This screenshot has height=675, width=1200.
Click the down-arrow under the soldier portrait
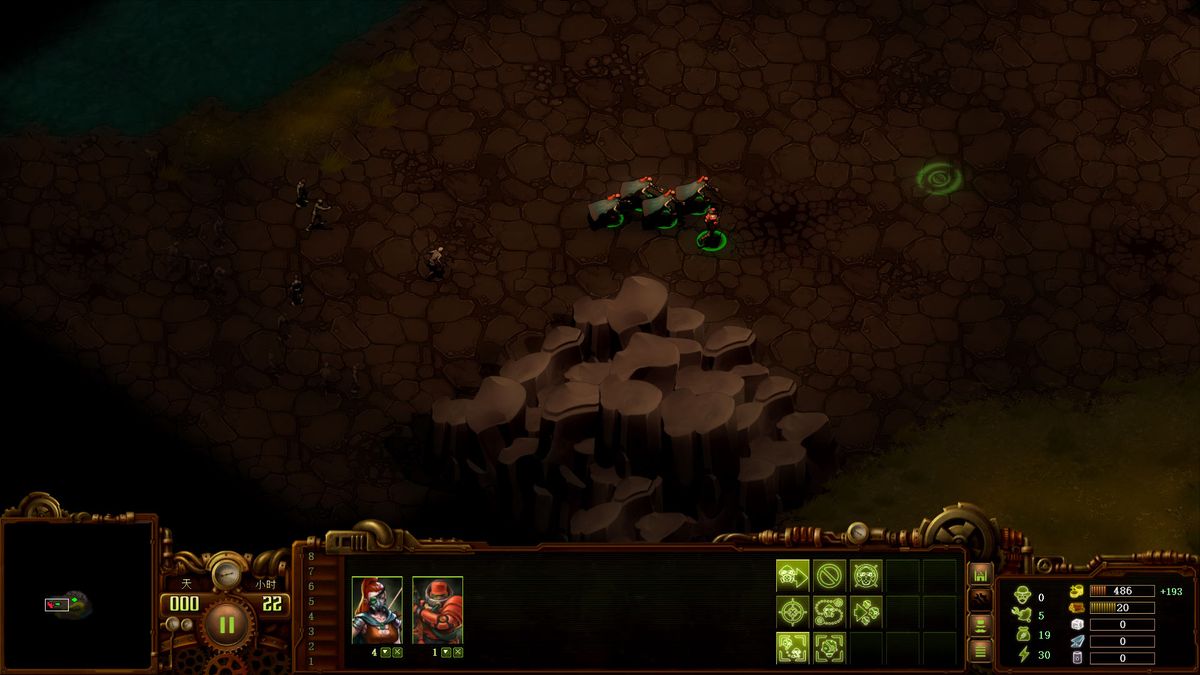coord(446,652)
